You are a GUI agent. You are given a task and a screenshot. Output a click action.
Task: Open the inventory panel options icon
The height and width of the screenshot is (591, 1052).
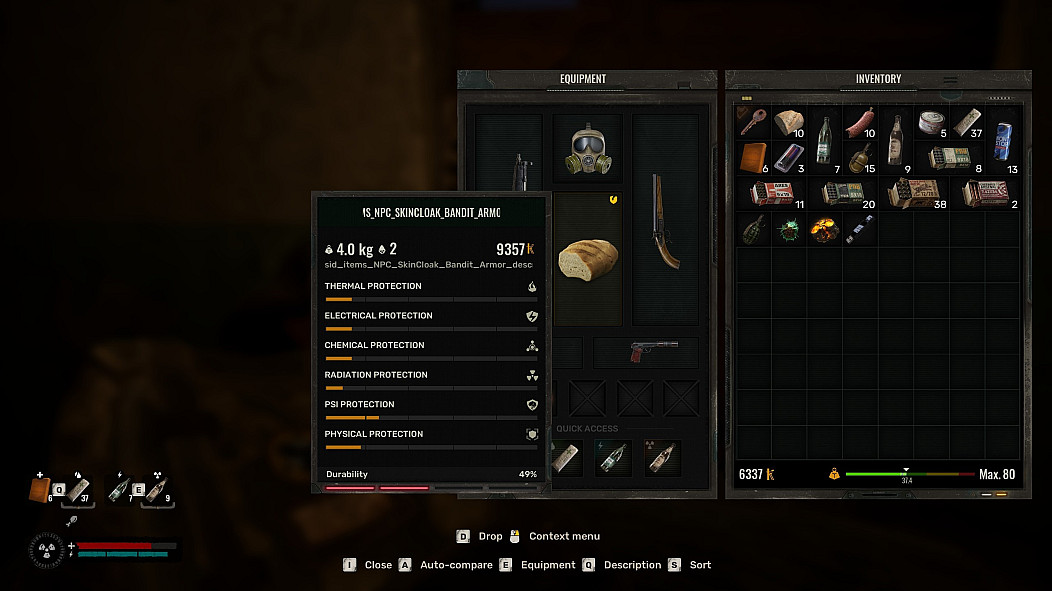[950, 80]
